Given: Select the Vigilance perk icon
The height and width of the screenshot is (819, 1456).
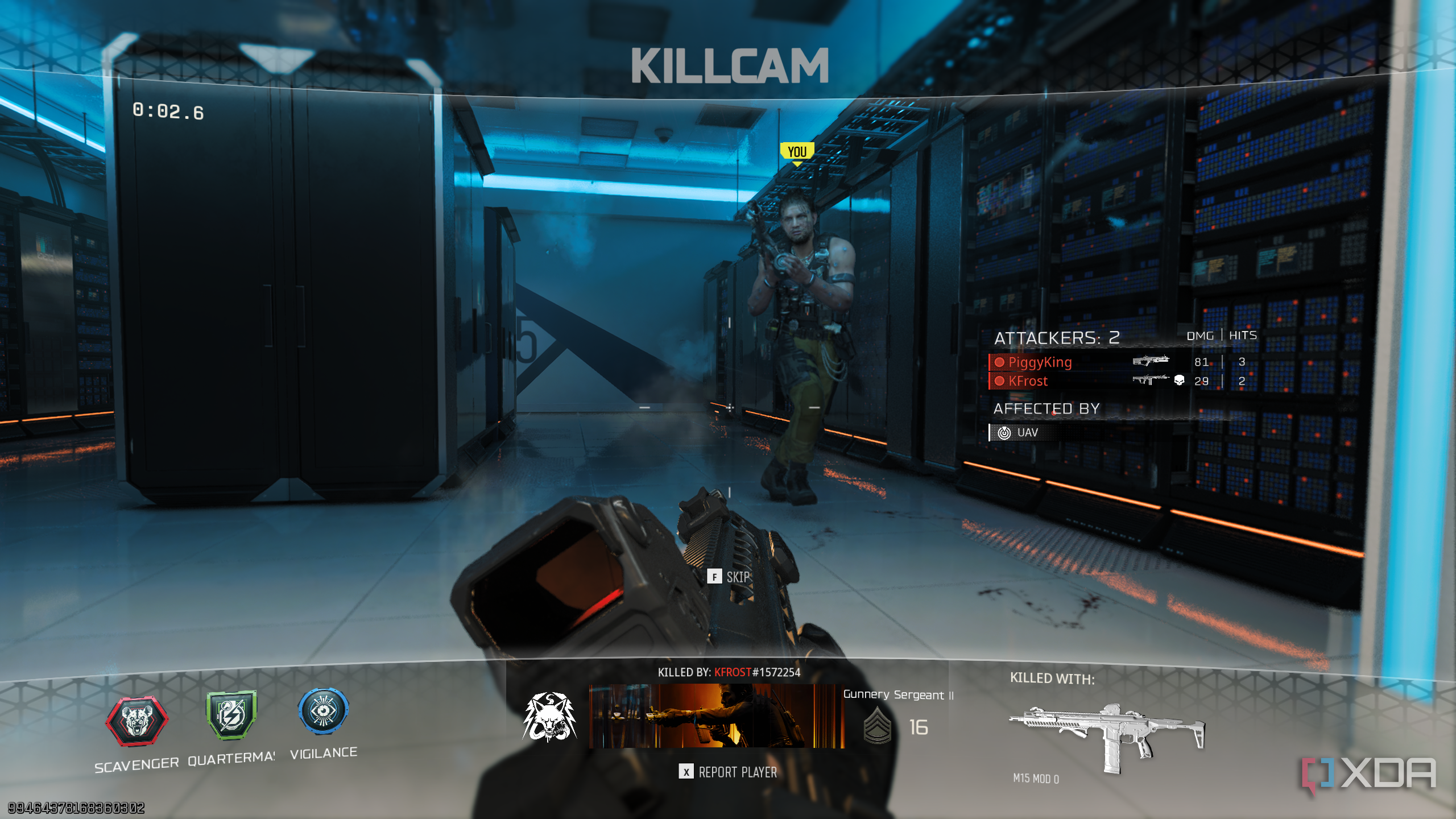Looking at the screenshot, I should pos(323,711).
